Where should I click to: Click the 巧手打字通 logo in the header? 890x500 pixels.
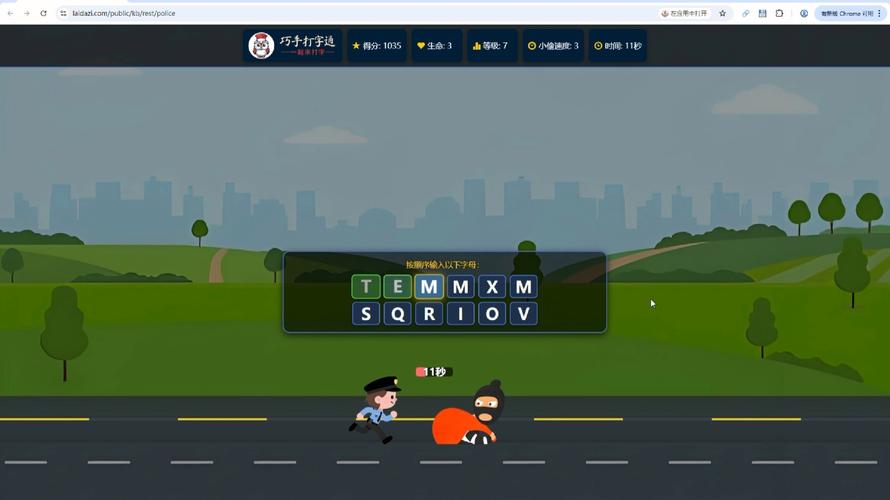(293, 46)
